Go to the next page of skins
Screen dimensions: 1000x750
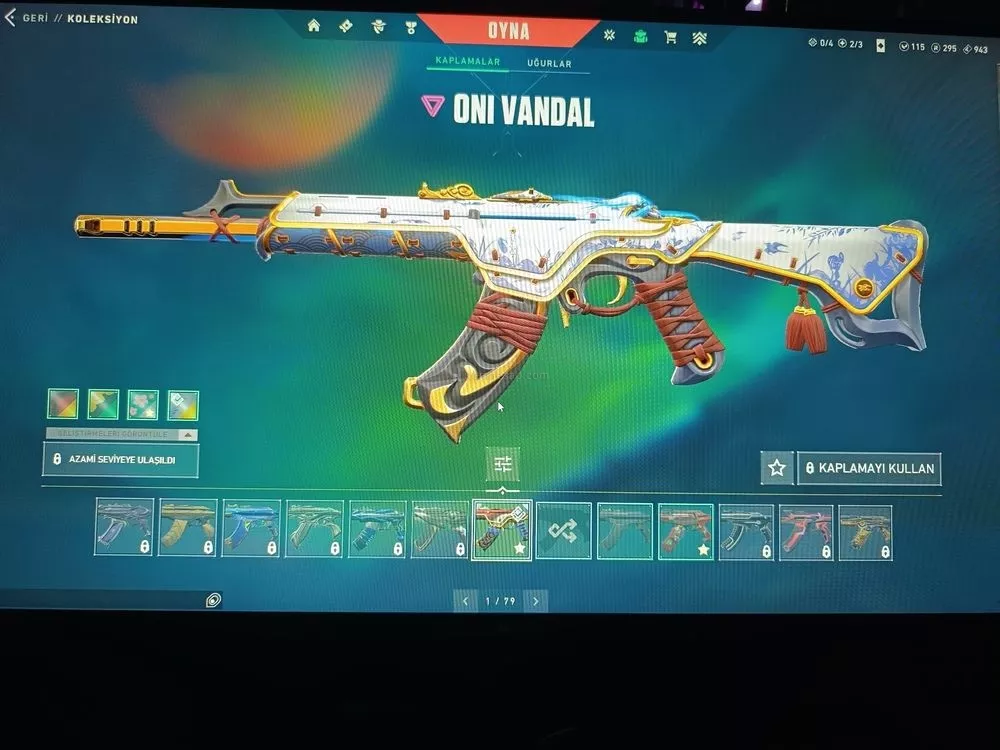coord(536,601)
